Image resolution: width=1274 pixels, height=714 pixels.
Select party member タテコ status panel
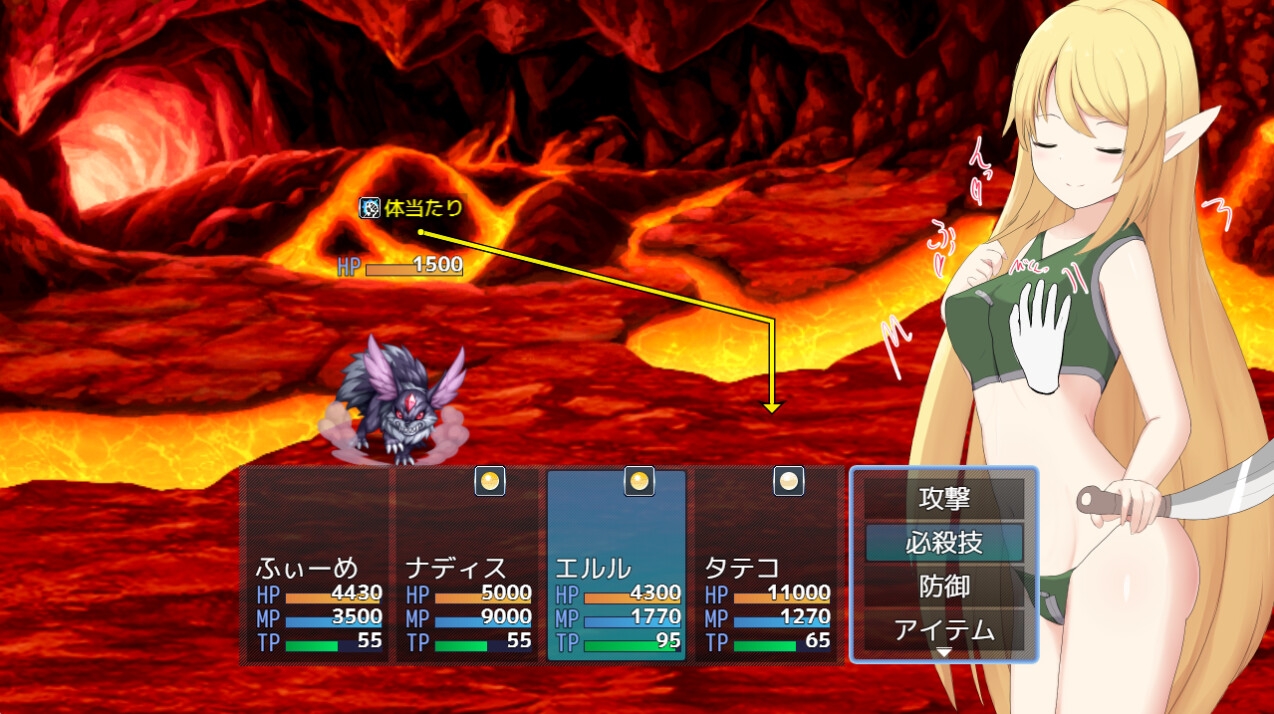click(x=766, y=565)
